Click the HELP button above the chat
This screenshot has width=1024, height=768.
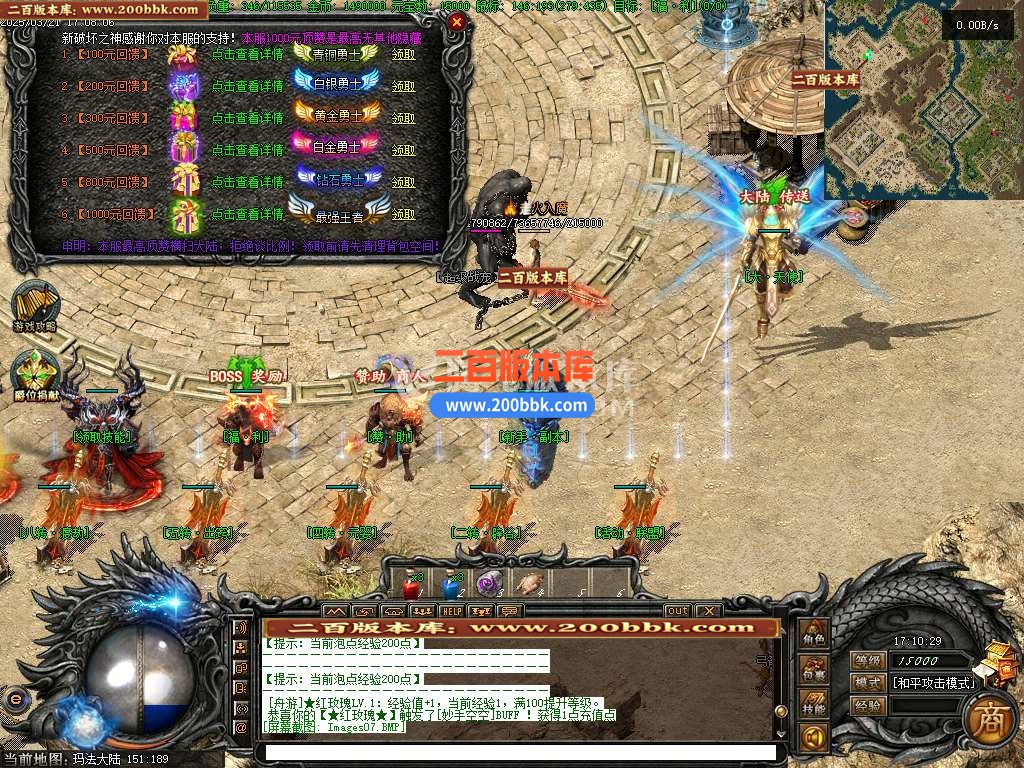pos(452,610)
